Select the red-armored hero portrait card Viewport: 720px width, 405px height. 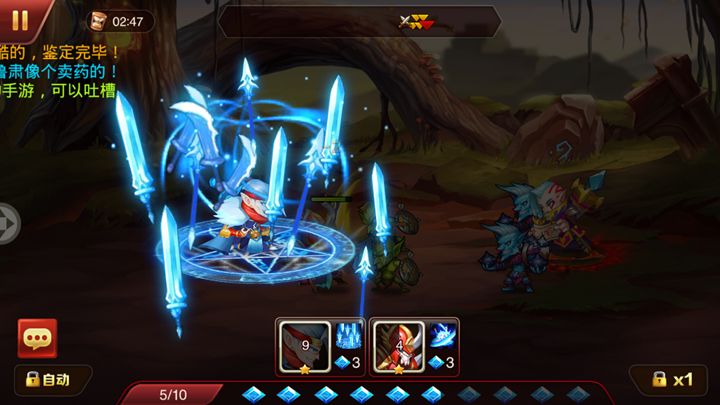(398, 346)
